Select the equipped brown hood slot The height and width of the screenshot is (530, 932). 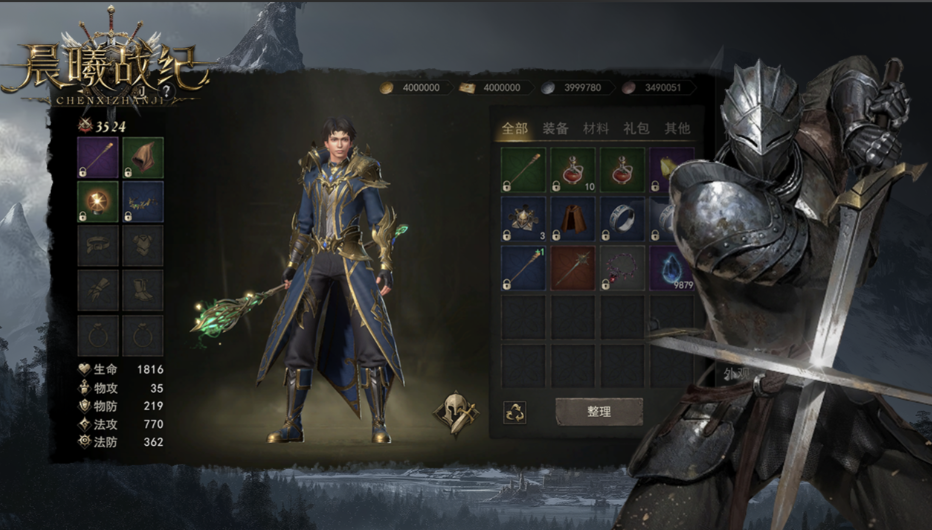(x=143, y=158)
